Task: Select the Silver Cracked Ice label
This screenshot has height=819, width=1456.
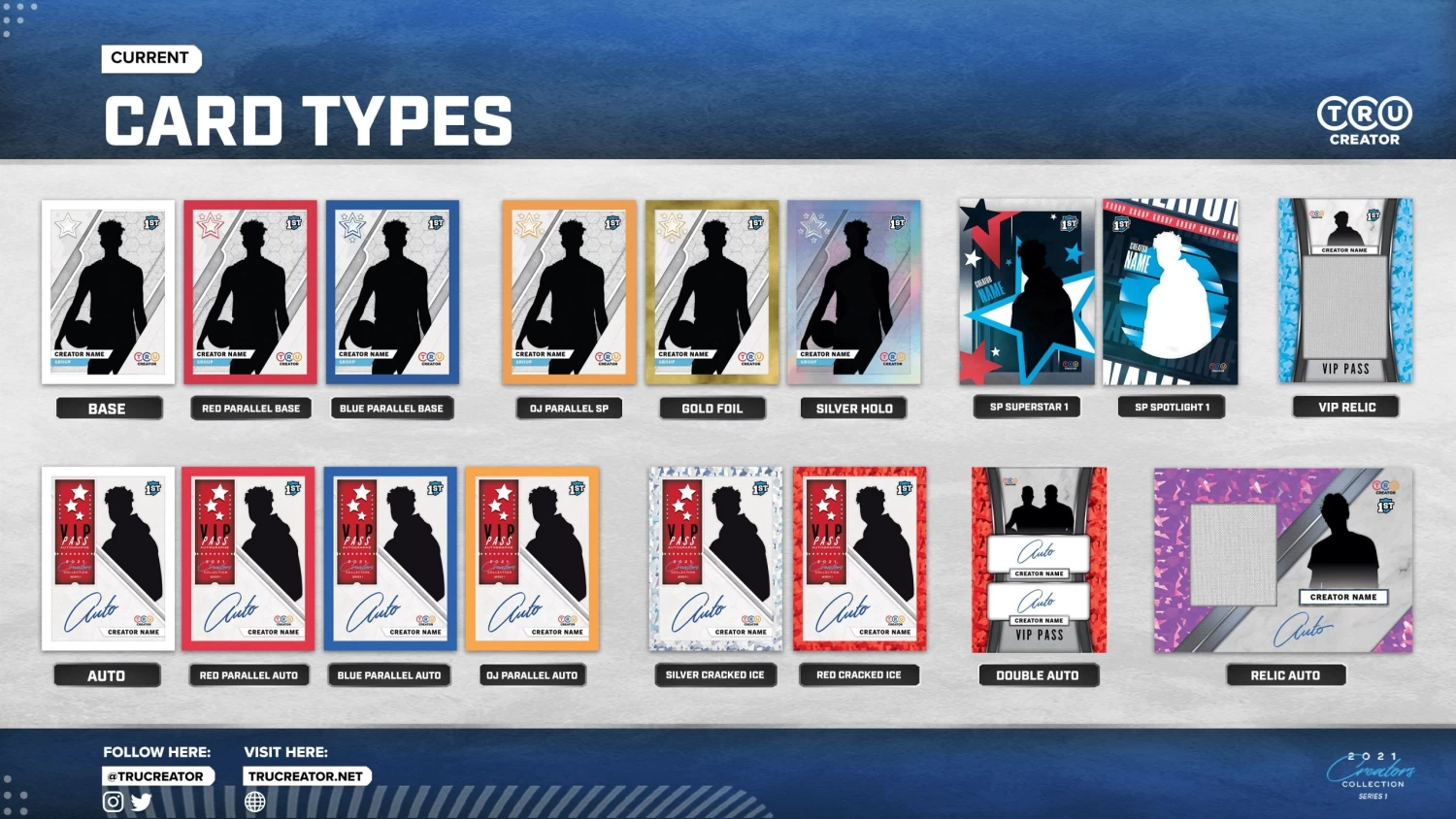Action: pyautogui.click(x=715, y=675)
